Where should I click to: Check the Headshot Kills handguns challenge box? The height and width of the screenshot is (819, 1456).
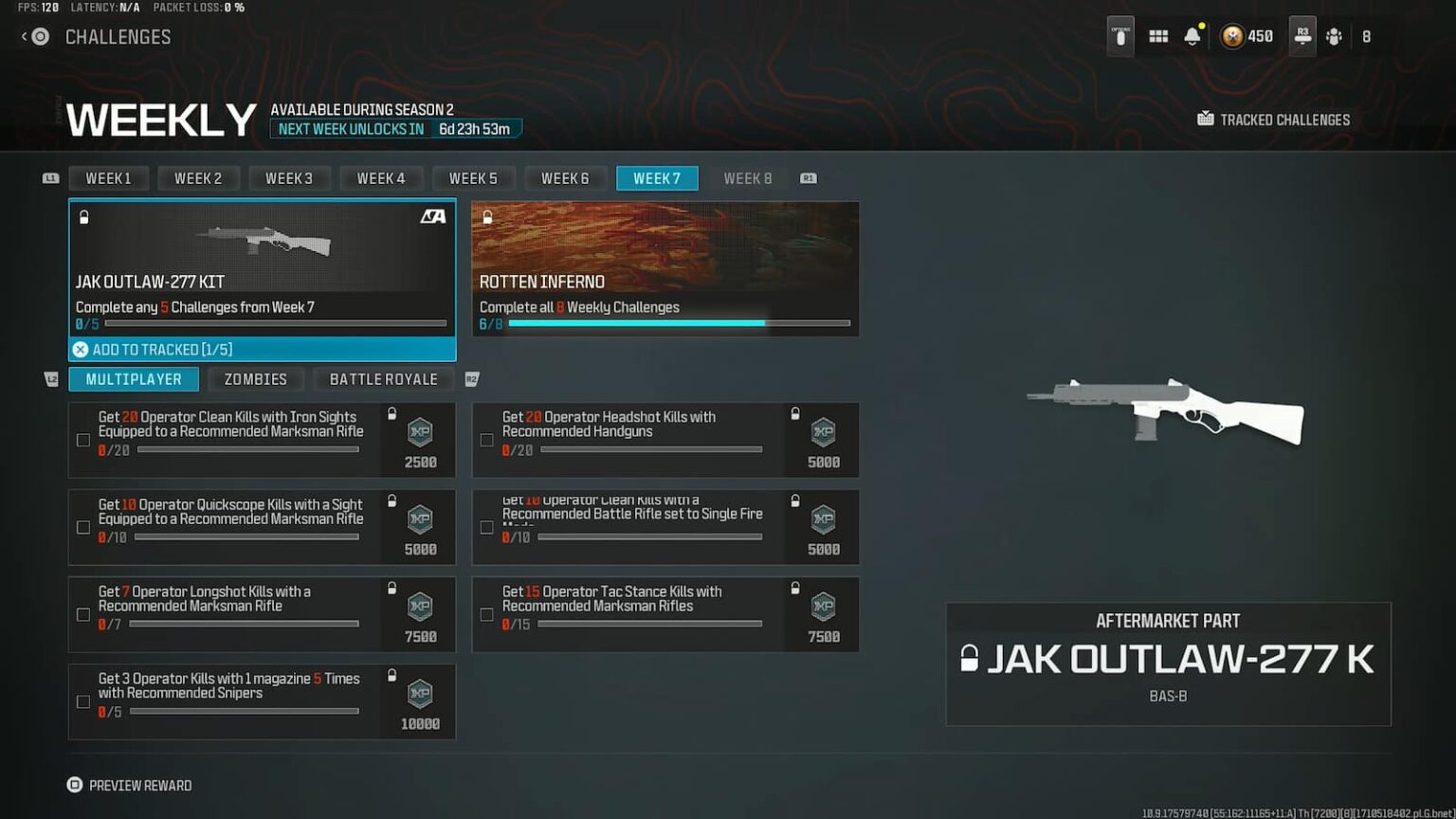[x=487, y=440]
